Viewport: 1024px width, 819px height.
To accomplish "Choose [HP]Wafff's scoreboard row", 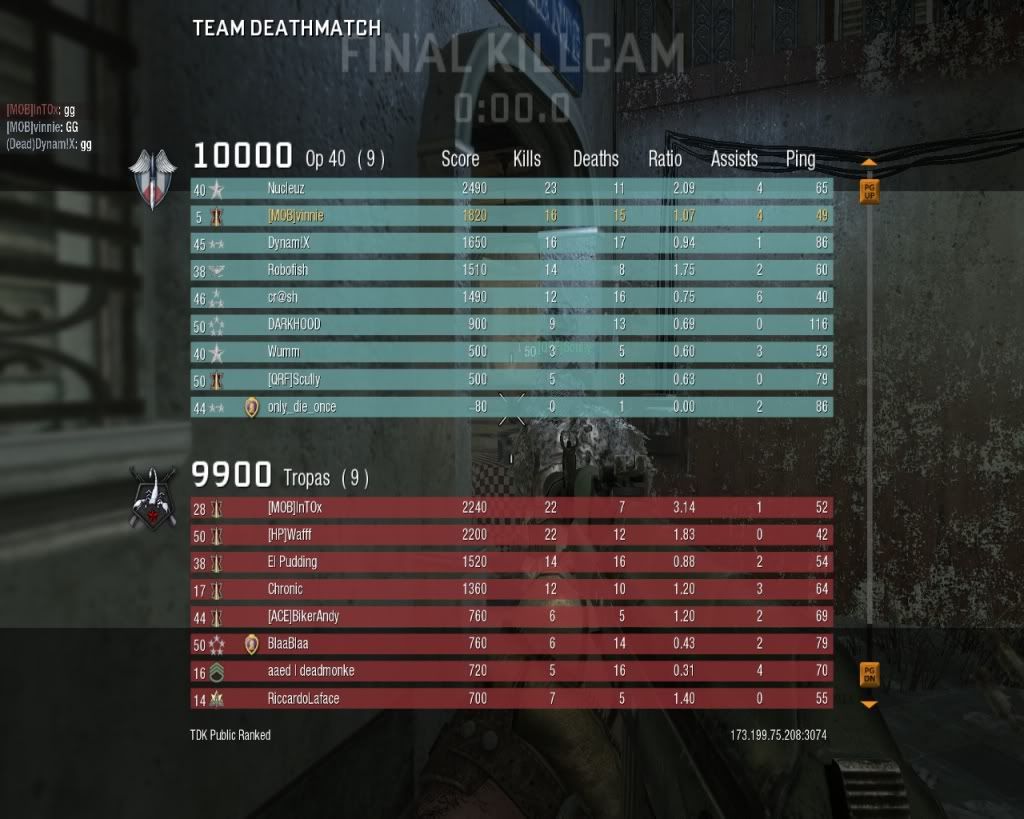I will coord(511,535).
